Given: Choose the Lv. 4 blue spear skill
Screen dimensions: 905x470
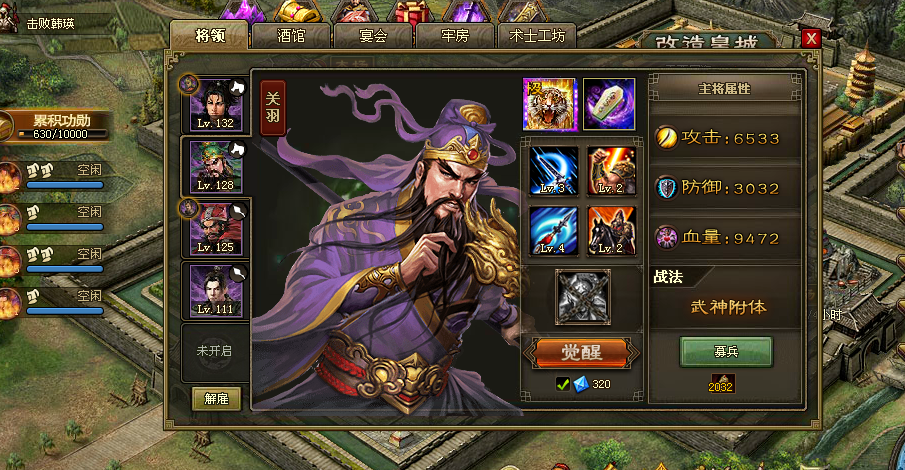Looking at the screenshot, I should pos(554,231).
